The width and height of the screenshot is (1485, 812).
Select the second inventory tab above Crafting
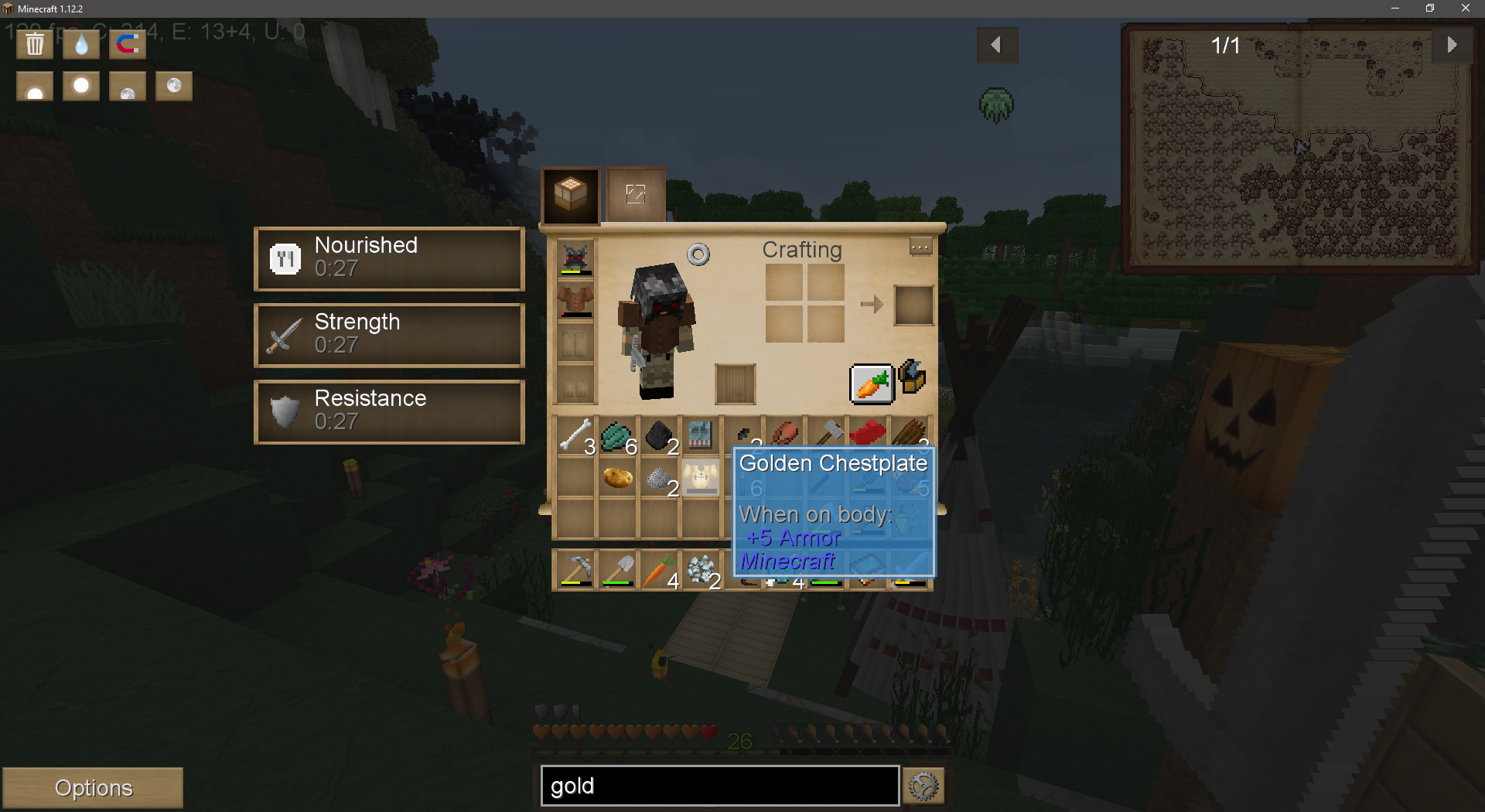pyautogui.click(x=635, y=195)
